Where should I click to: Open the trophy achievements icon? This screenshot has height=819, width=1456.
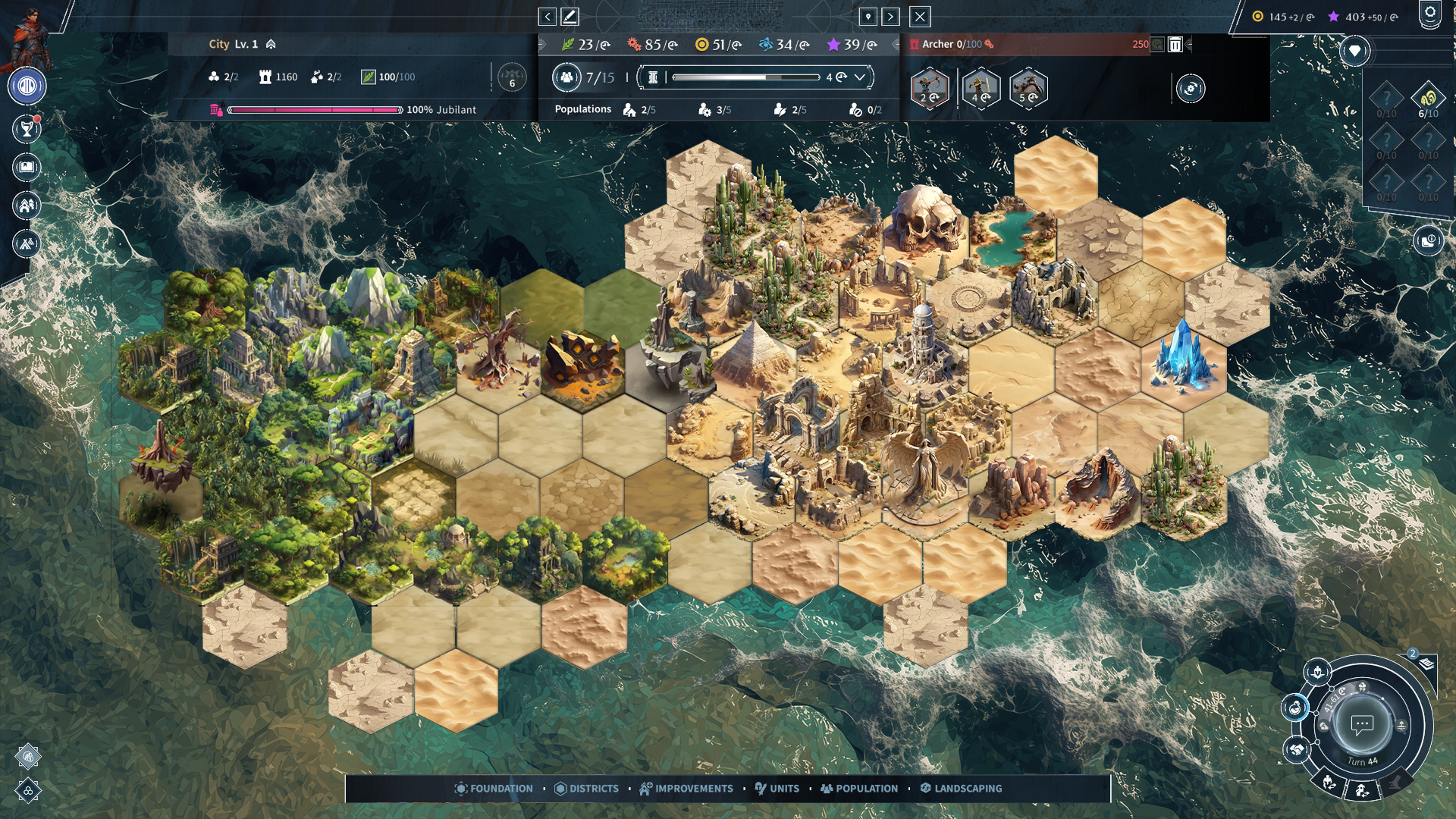pos(27,129)
